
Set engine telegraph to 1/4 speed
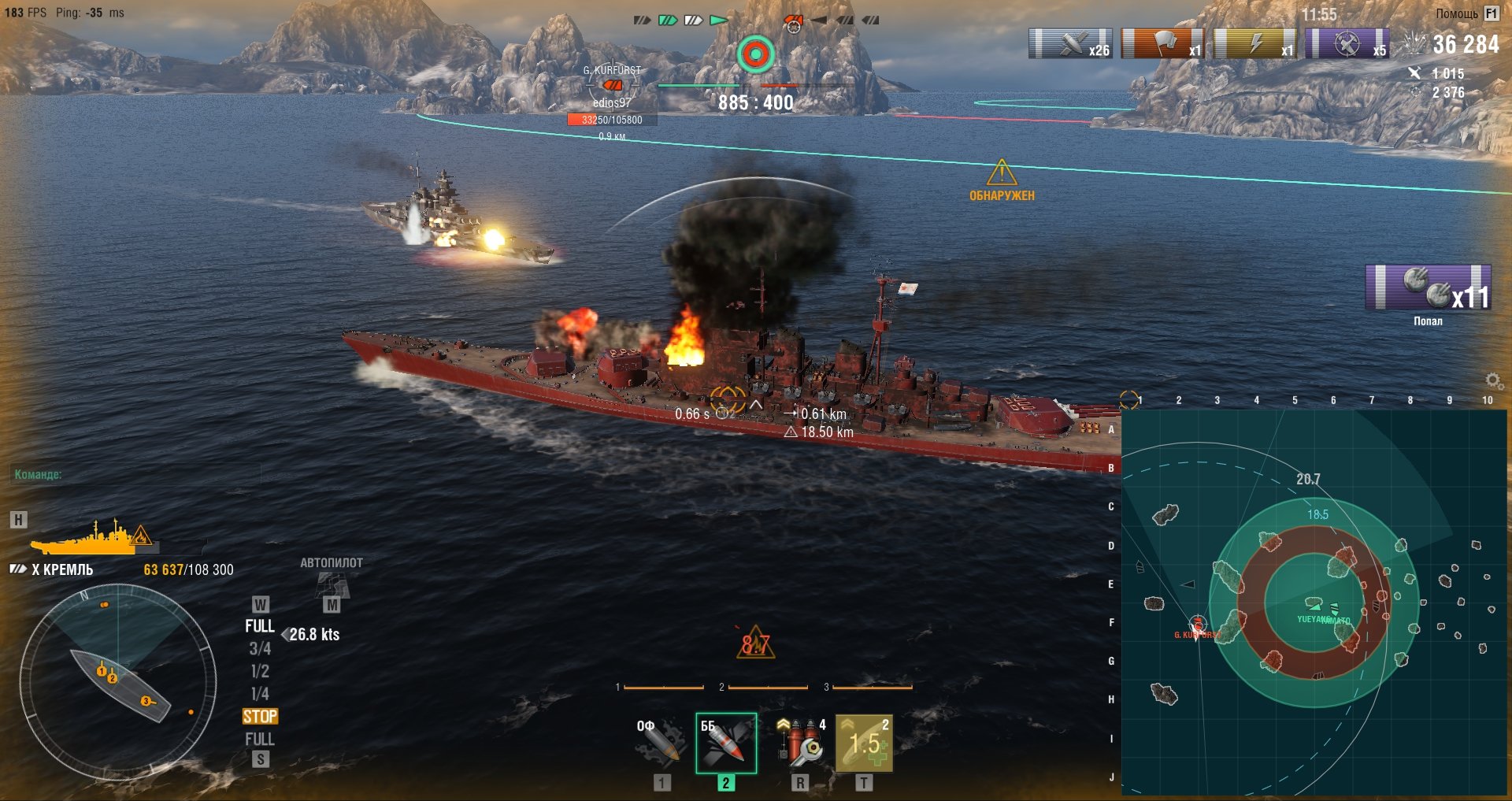pyautogui.click(x=260, y=694)
